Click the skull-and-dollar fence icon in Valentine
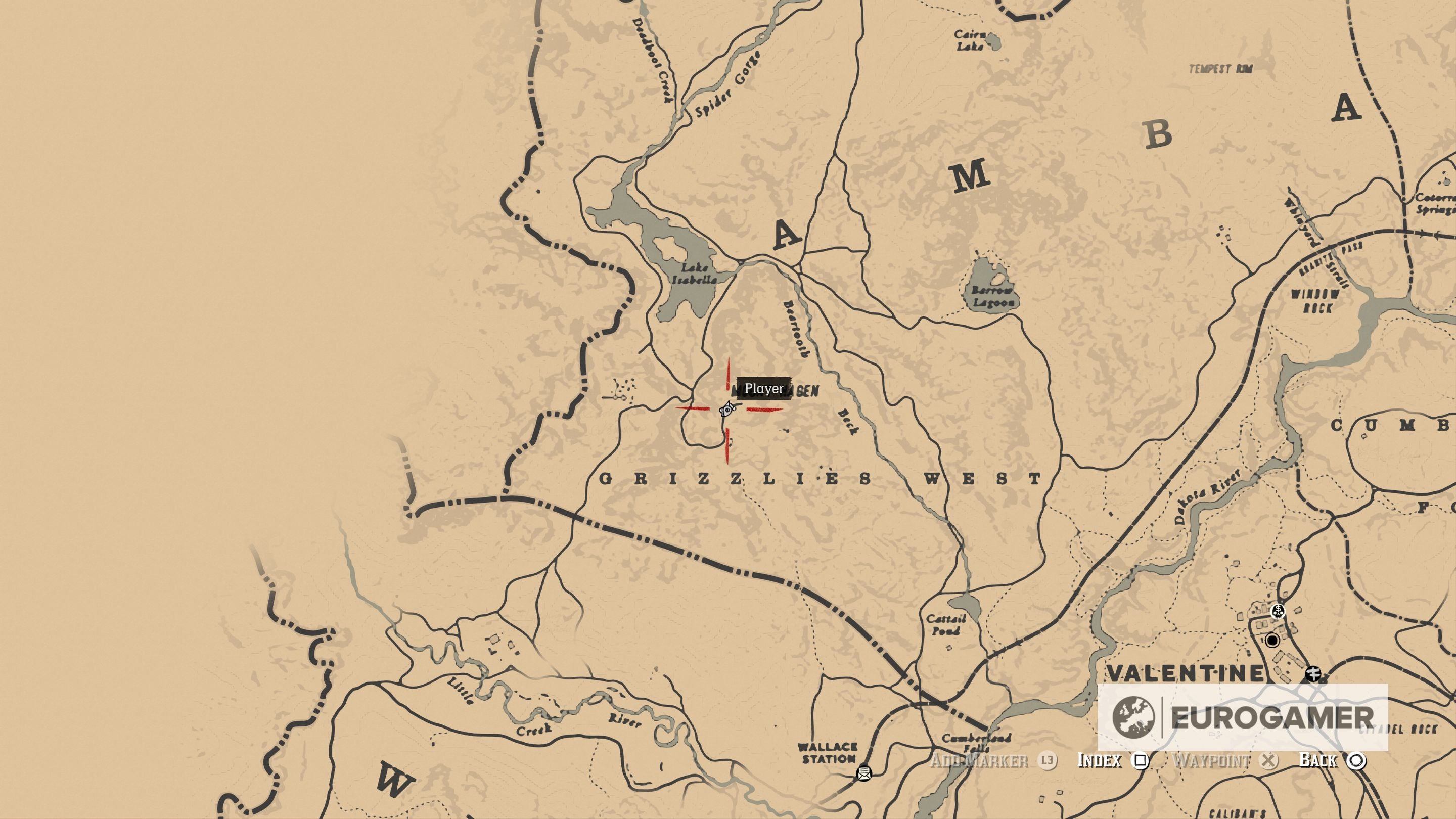The height and width of the screenshot is (819, 1456). tap(1279, 612)
